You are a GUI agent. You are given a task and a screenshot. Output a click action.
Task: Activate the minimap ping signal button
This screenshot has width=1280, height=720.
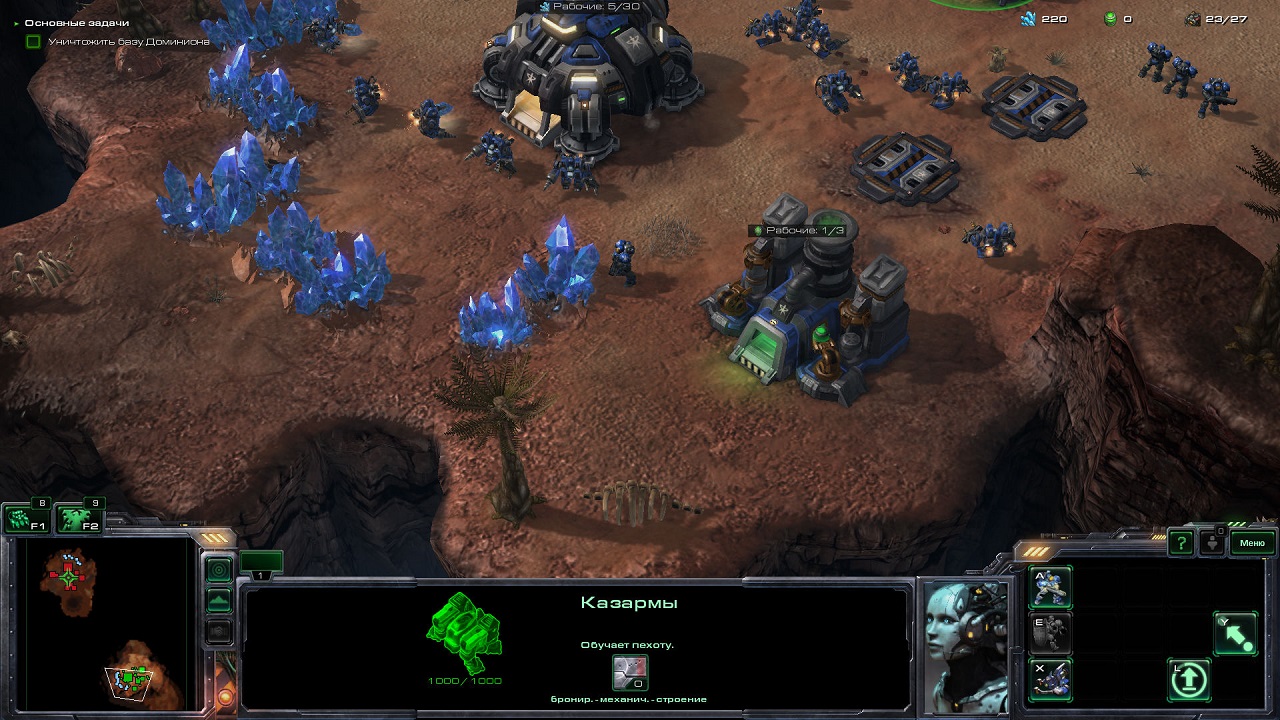coord(218,569)
